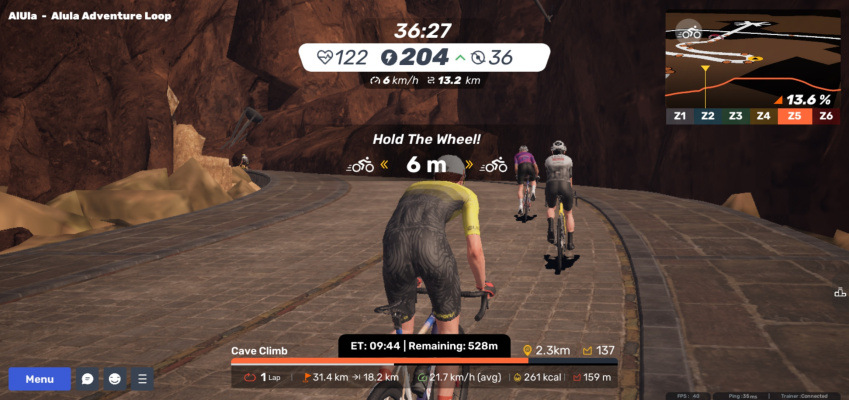Open the leaderboard podium icon
The height and width of the screenshot is (400, 849).
[x=840, y=292]
